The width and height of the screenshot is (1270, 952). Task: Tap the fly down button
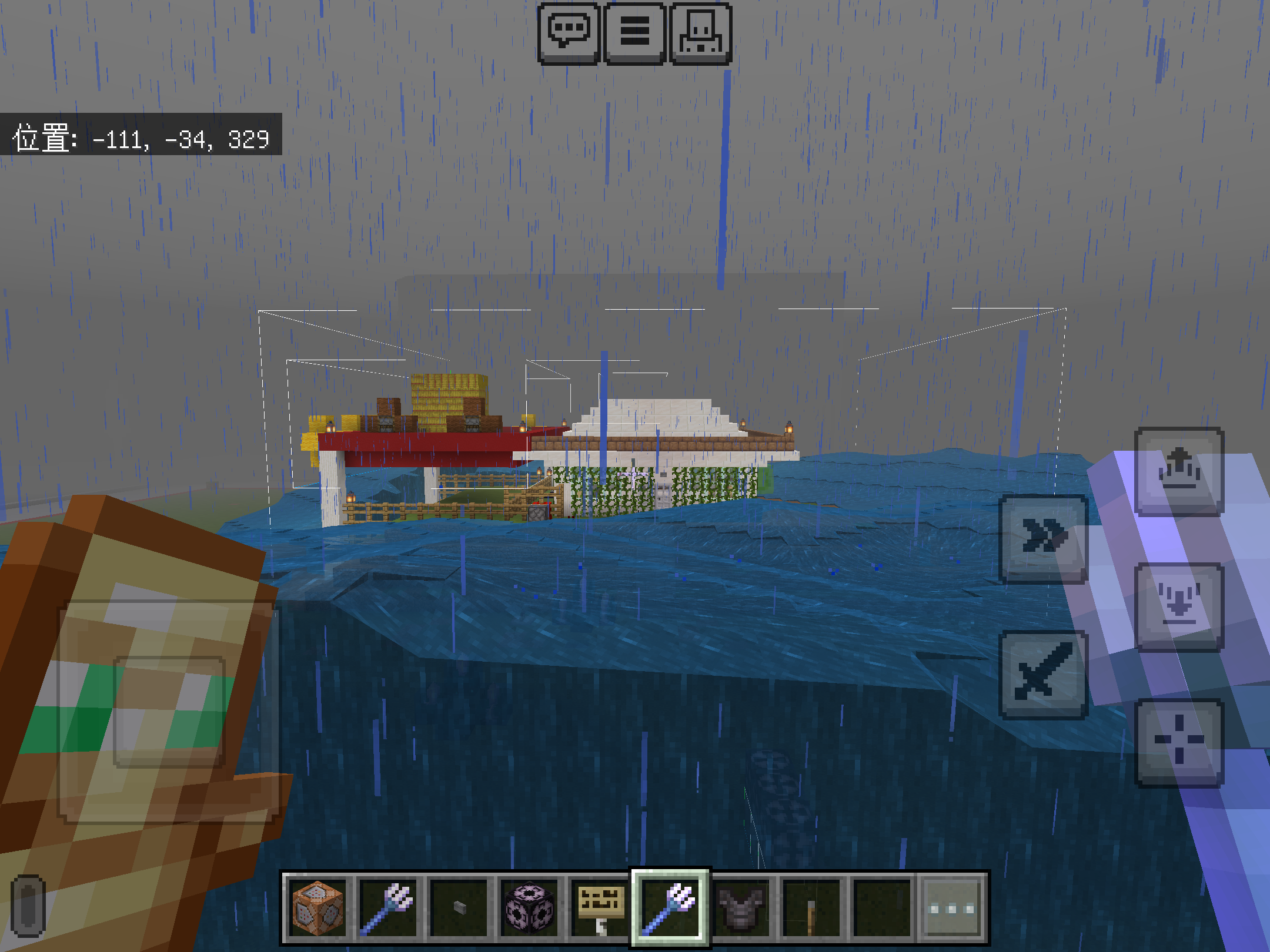click(1179, 606)
